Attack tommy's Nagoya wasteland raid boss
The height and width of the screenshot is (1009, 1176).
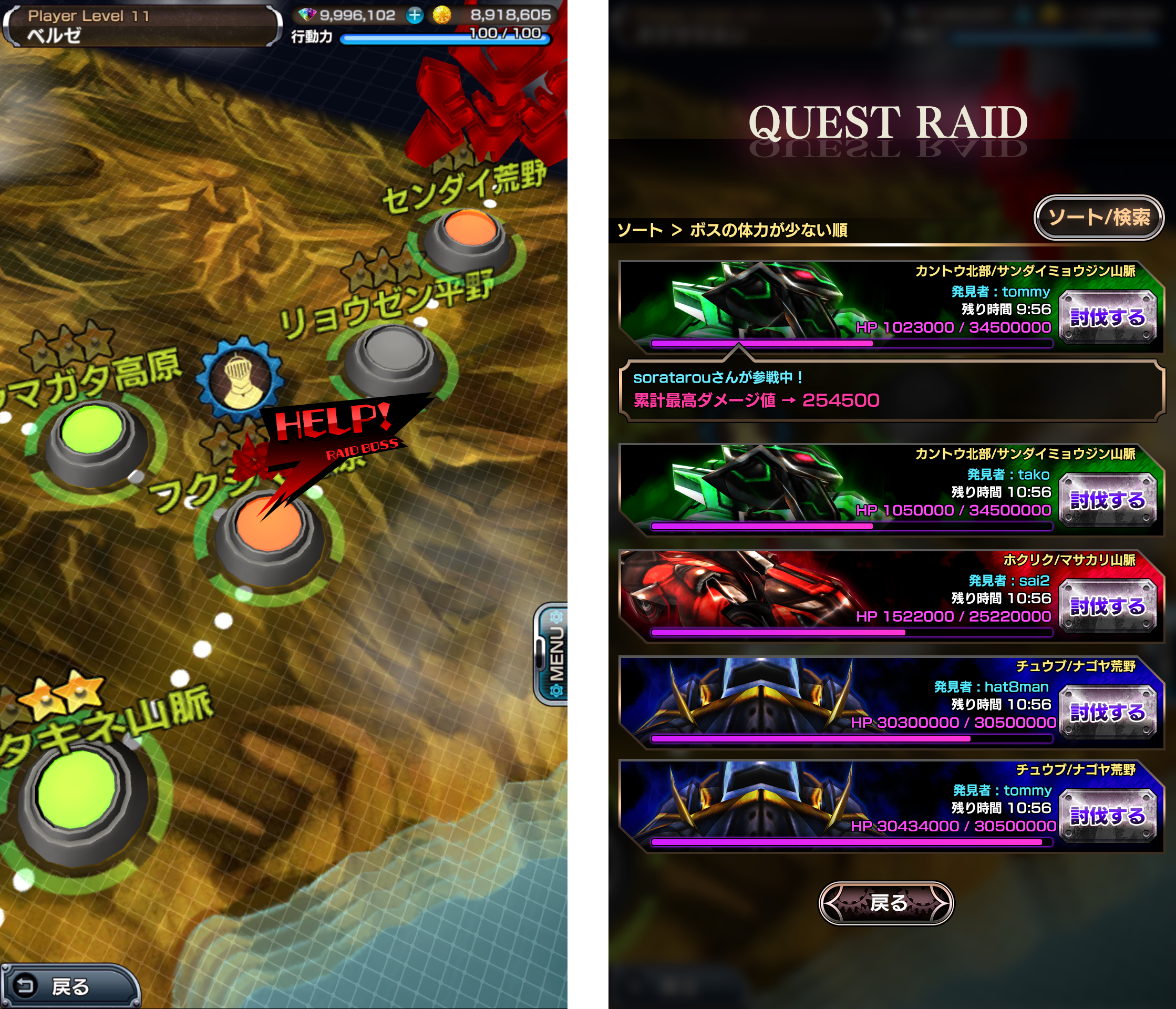1107,816
